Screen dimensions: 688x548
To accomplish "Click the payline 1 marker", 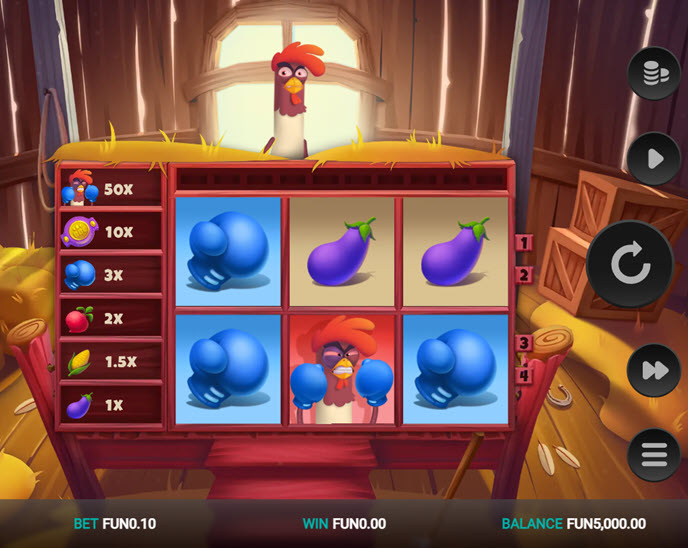I will pos(522,242).
